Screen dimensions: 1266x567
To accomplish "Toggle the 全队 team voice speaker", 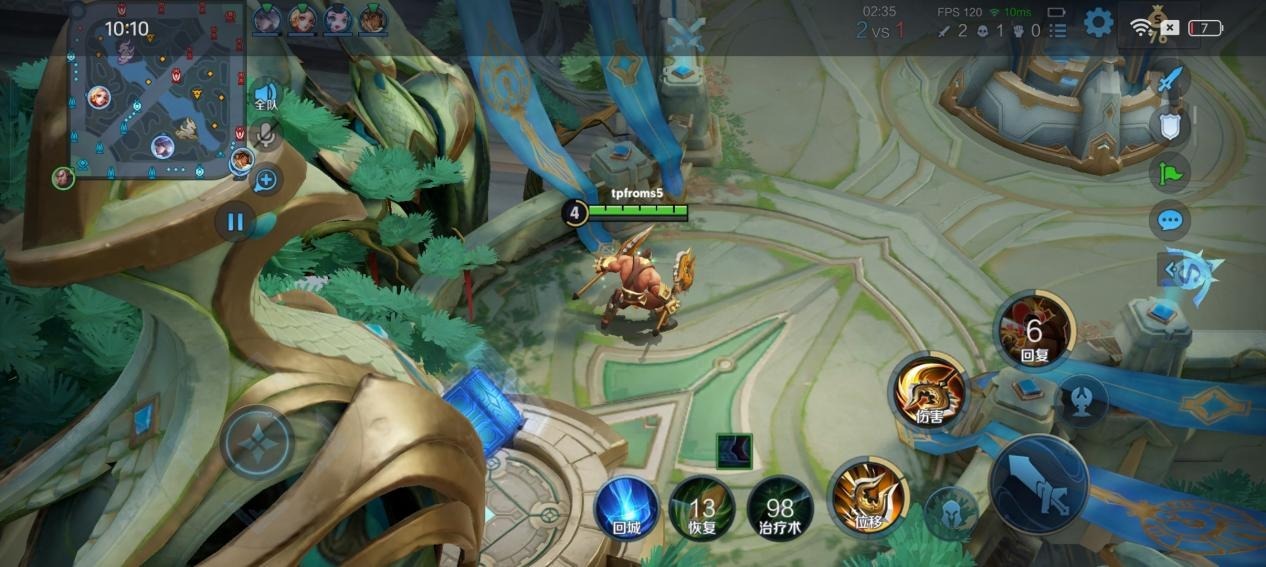I will (x=265, y=96).
